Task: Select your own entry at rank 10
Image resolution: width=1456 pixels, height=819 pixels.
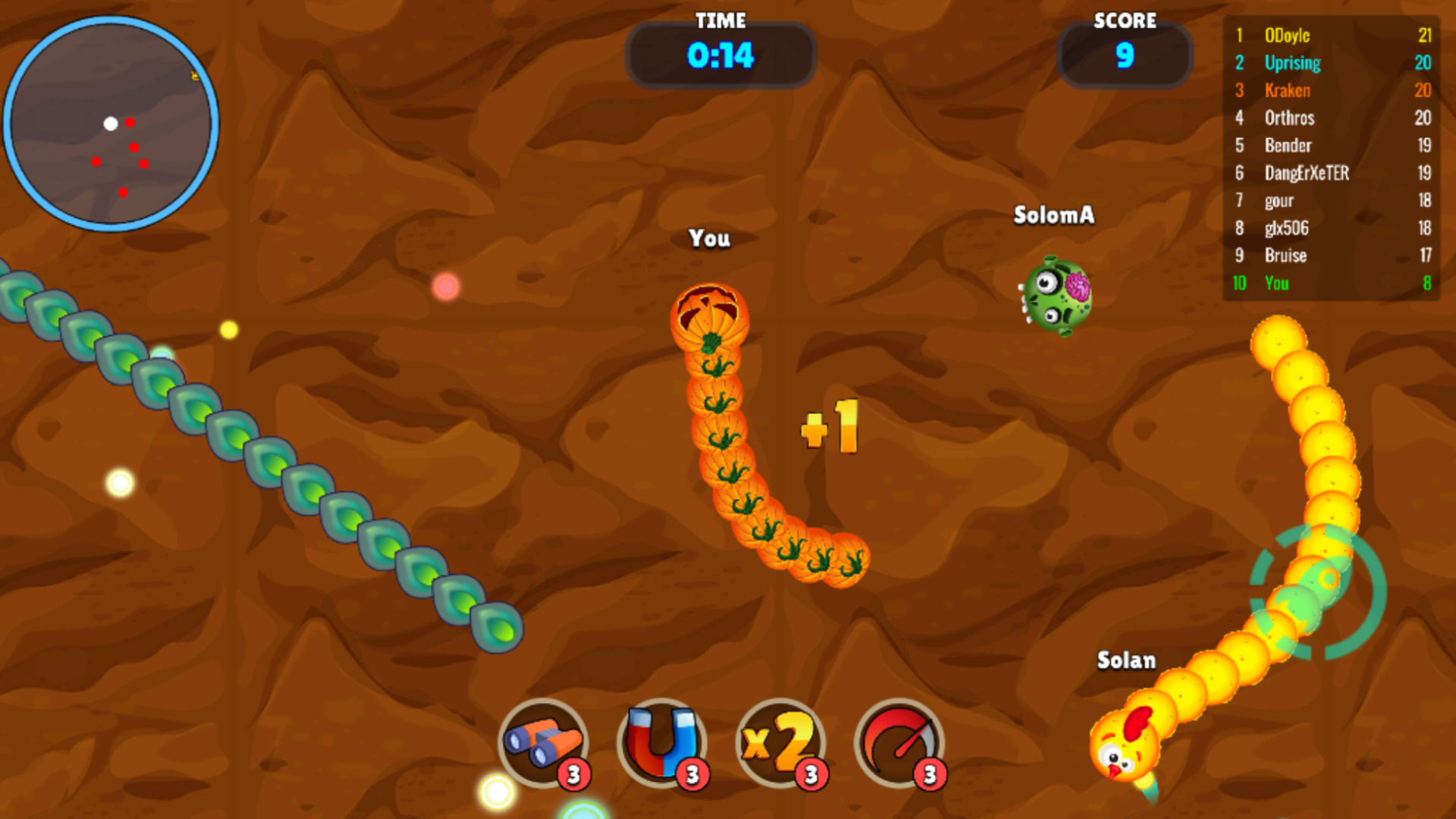Action: coord(1275,284)
